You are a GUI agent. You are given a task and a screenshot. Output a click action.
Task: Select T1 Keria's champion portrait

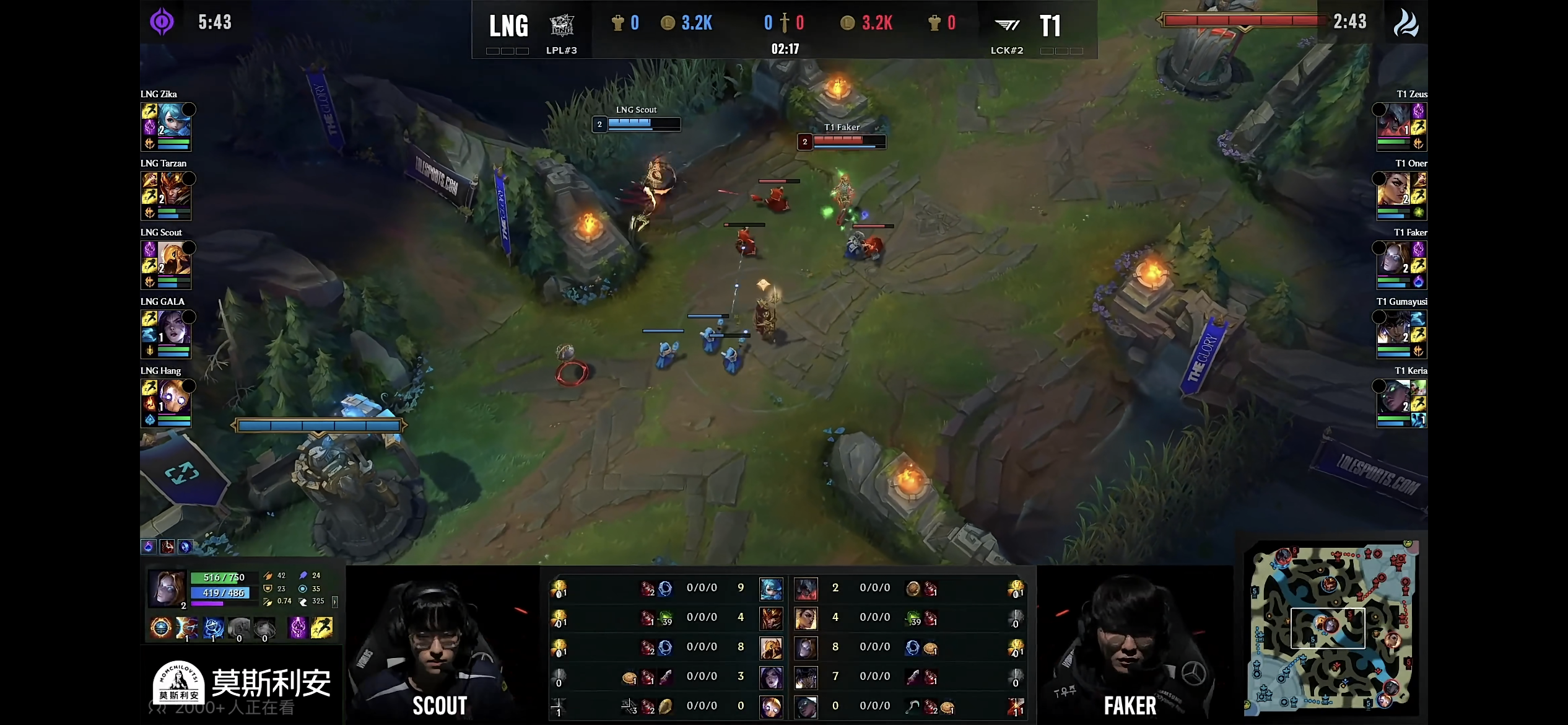[x=1393, y=397]
